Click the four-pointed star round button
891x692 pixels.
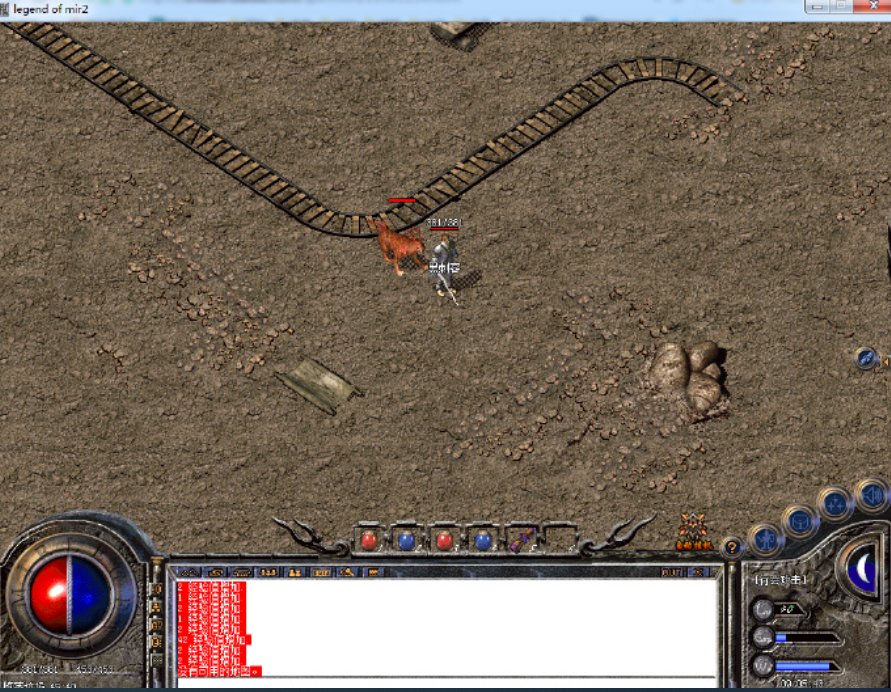tap(834, 504)
